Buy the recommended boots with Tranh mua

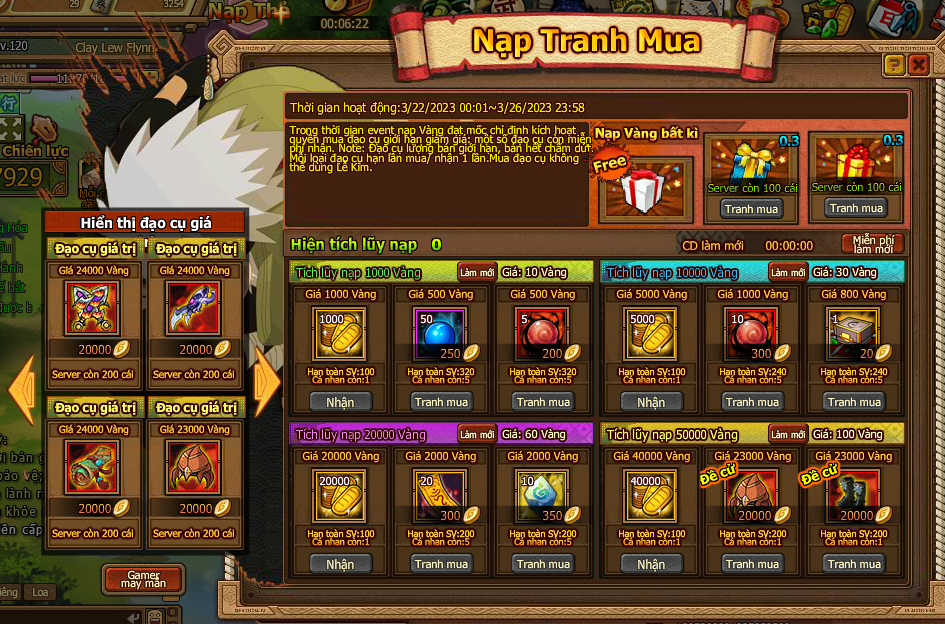tap(854, 564)
